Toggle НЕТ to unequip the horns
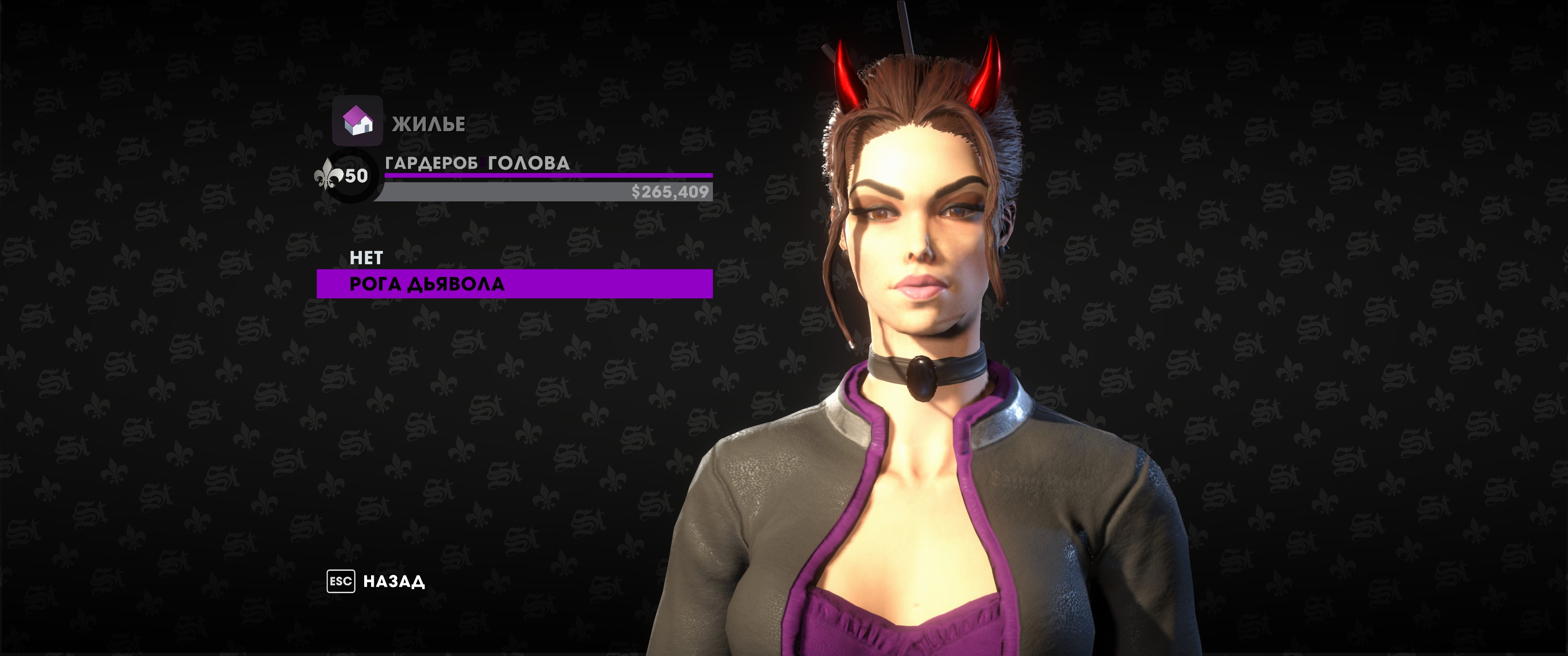 pyautogui.click(x=364, y=258)
